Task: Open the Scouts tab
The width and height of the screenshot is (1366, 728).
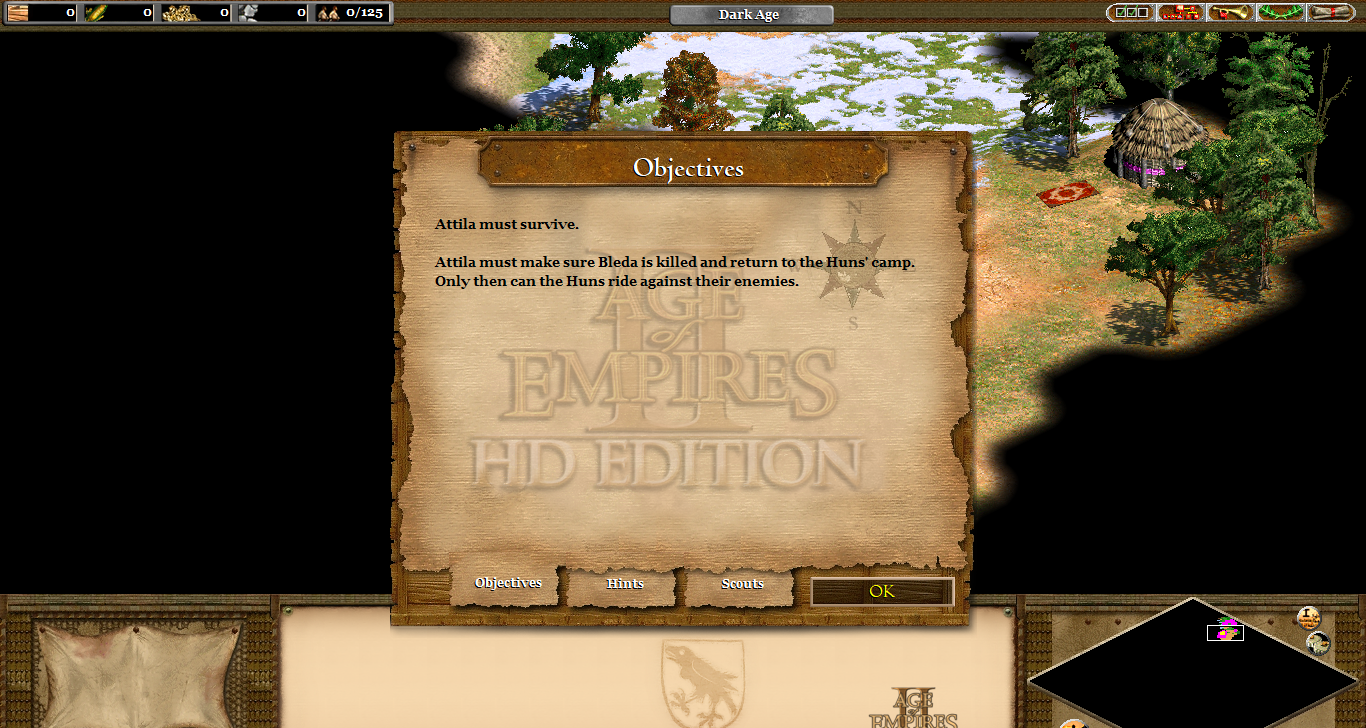Action: [x=742, y=584]
